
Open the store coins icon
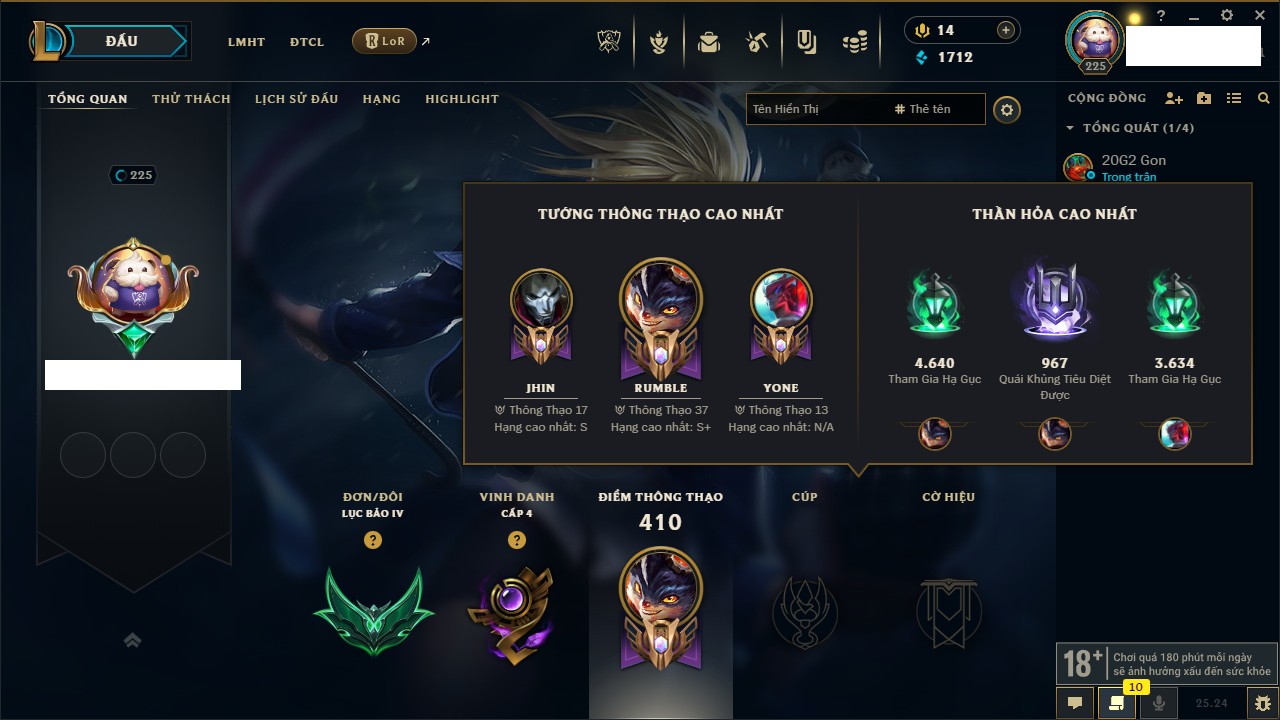pyautogui.click(x=854, y=42)
